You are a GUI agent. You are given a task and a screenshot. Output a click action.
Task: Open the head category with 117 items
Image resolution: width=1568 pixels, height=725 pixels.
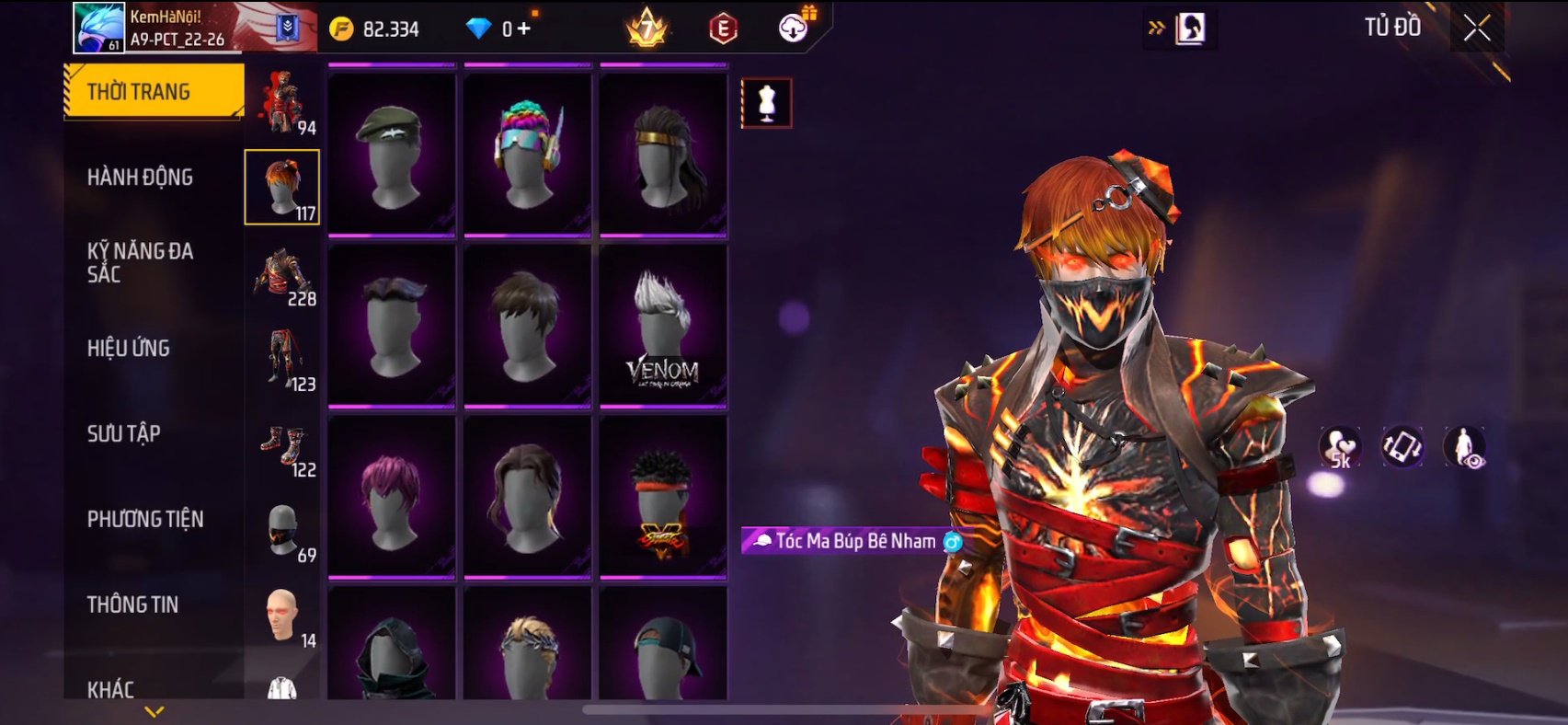pos(282,187)
